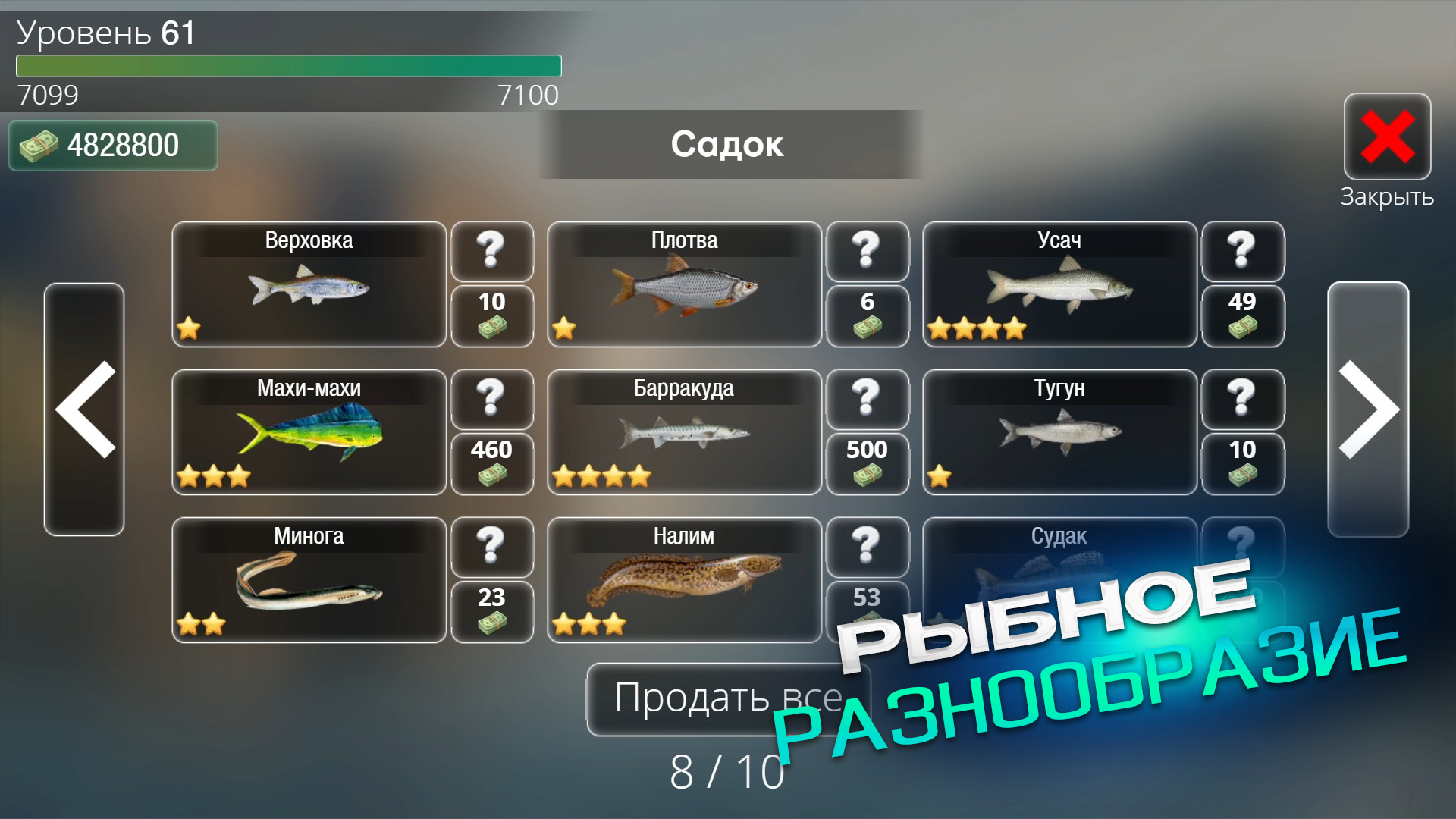Click the greyed-out Судак card
1456x819 pixels.
tap(1059, 580)
